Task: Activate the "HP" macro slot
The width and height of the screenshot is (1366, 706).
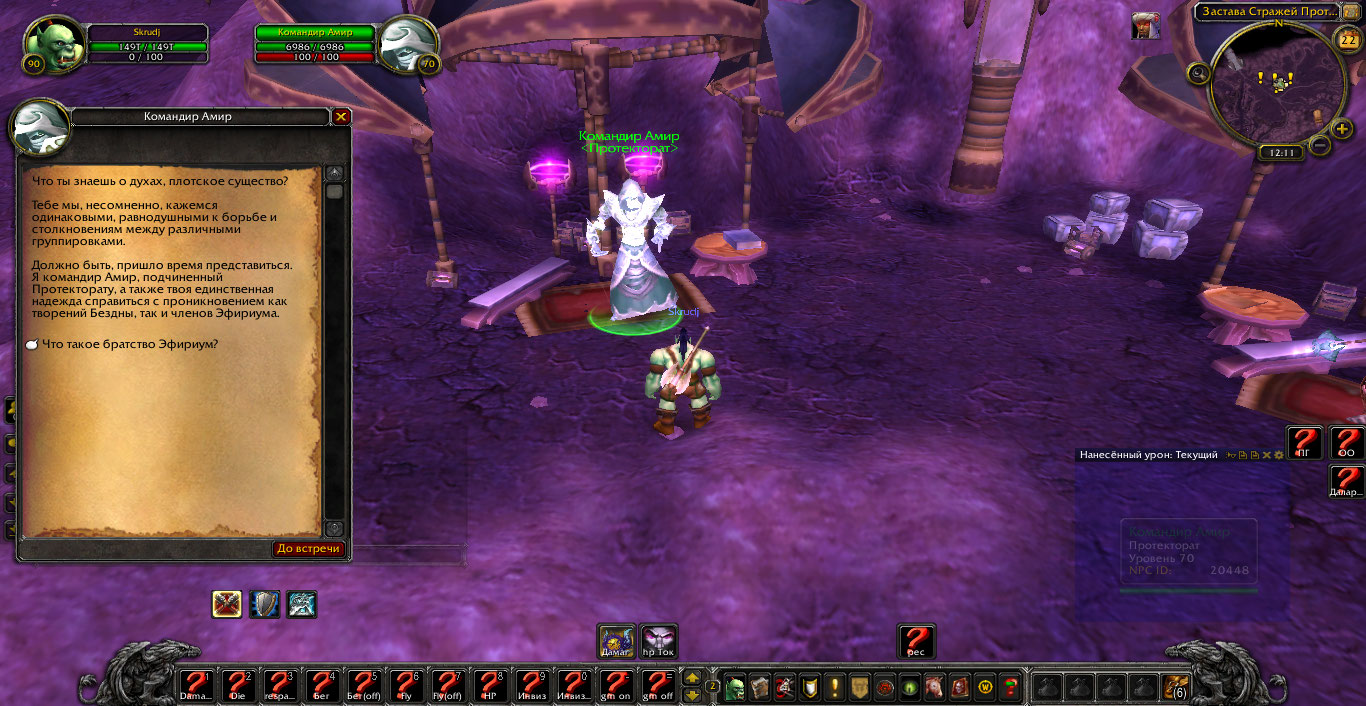Action: click(x=490, y=687)
